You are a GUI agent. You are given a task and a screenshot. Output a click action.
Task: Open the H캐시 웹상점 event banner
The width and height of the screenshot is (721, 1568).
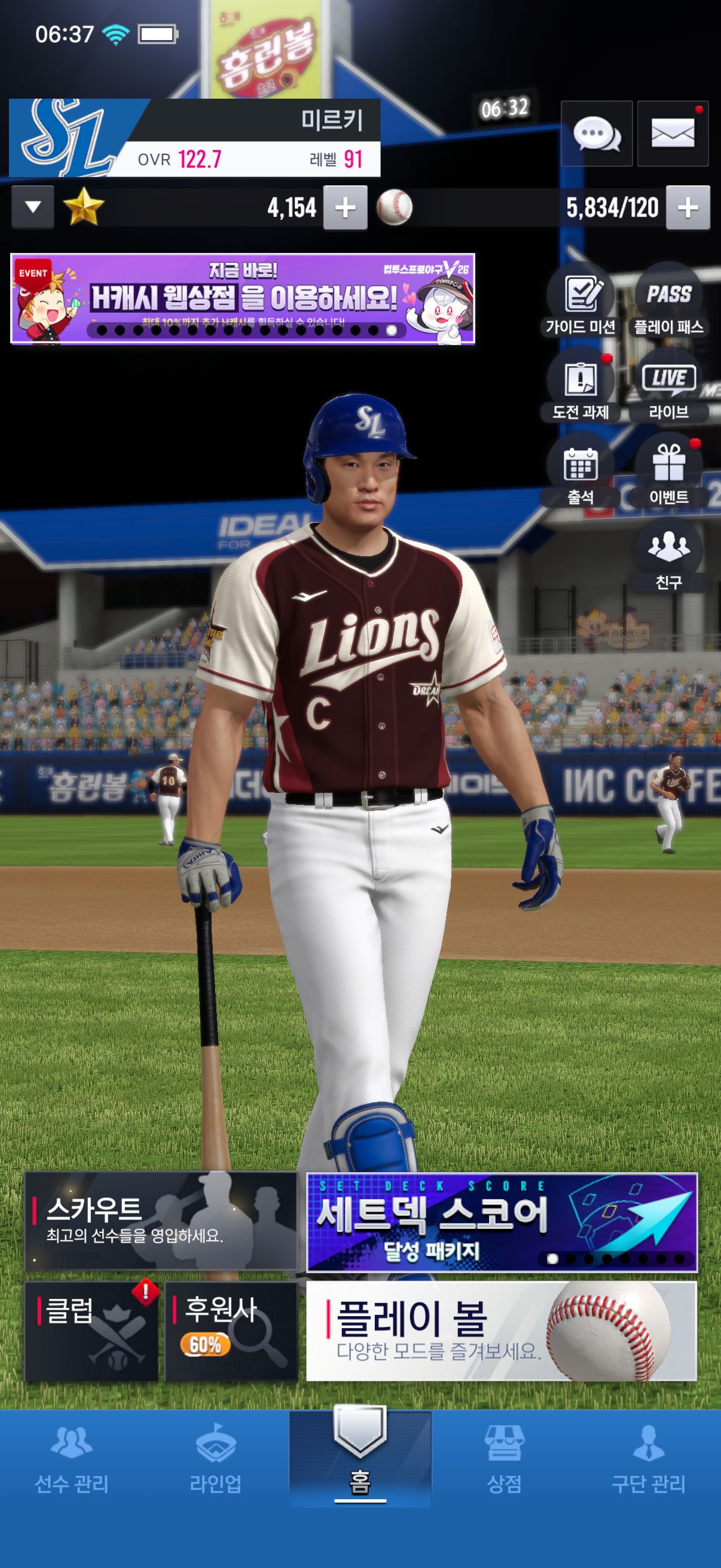click(242, 299)
